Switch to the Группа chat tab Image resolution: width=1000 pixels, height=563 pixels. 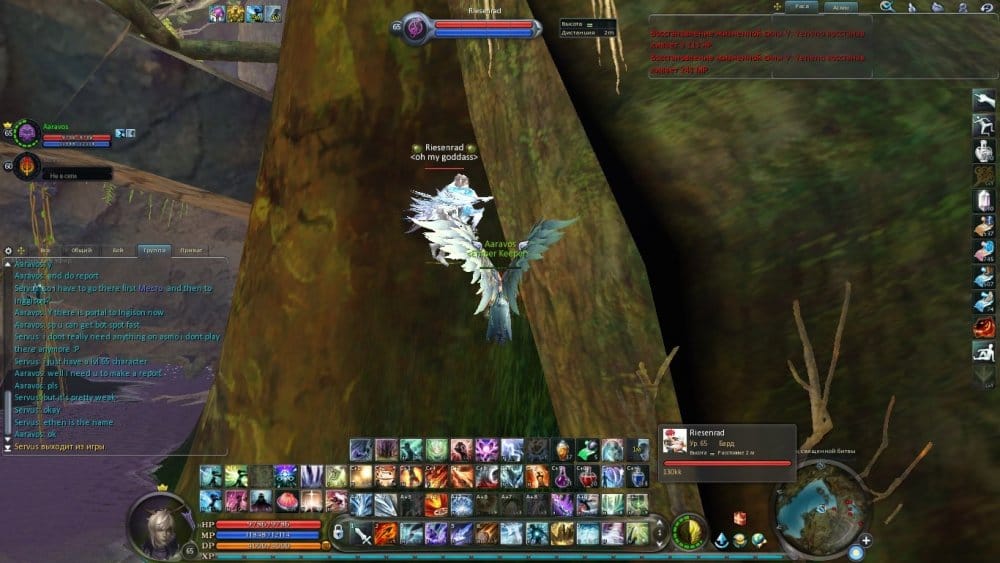[x=154, y=250]
